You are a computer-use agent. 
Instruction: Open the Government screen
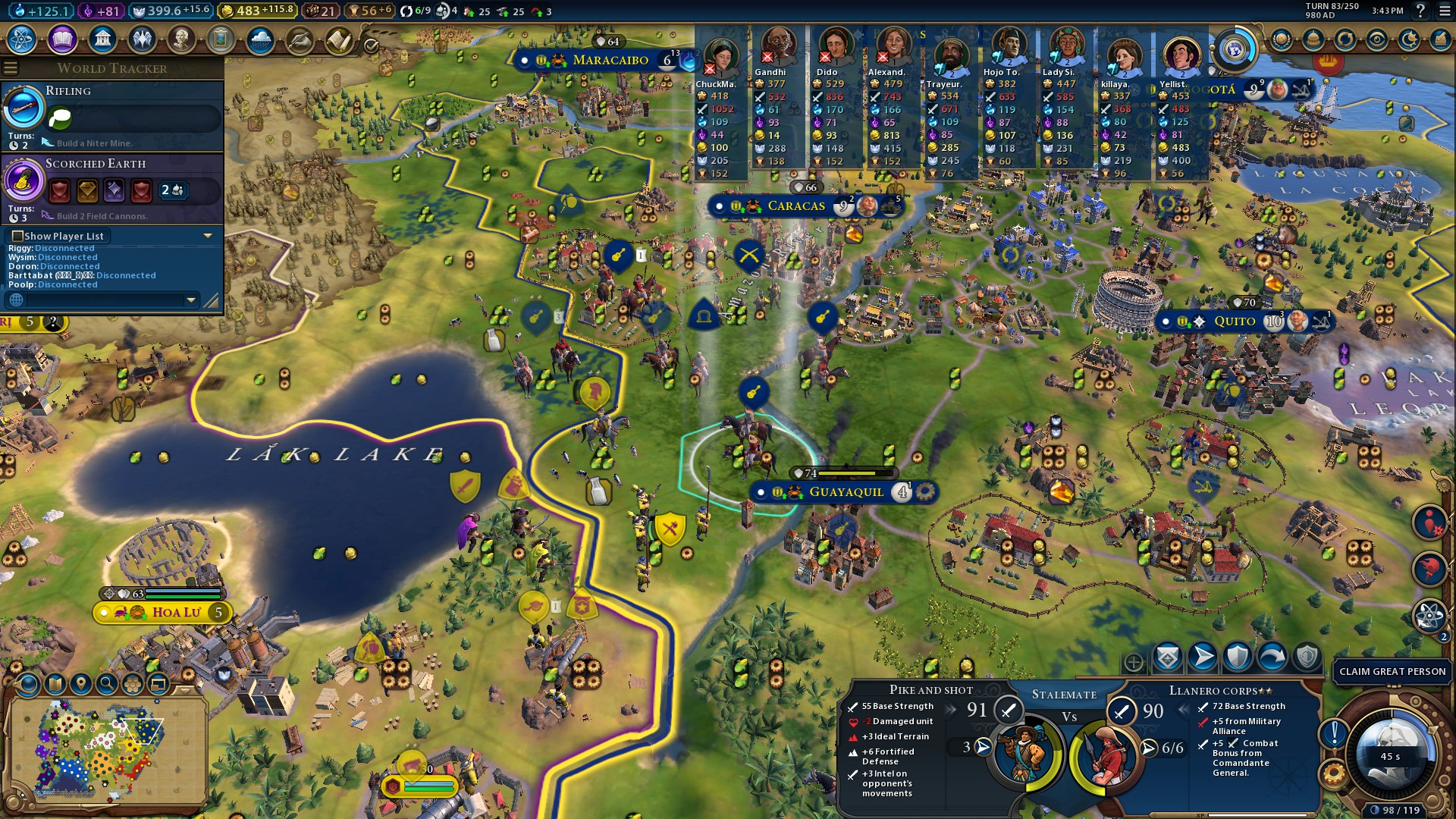pyautogui.click(x=102, y=39)
